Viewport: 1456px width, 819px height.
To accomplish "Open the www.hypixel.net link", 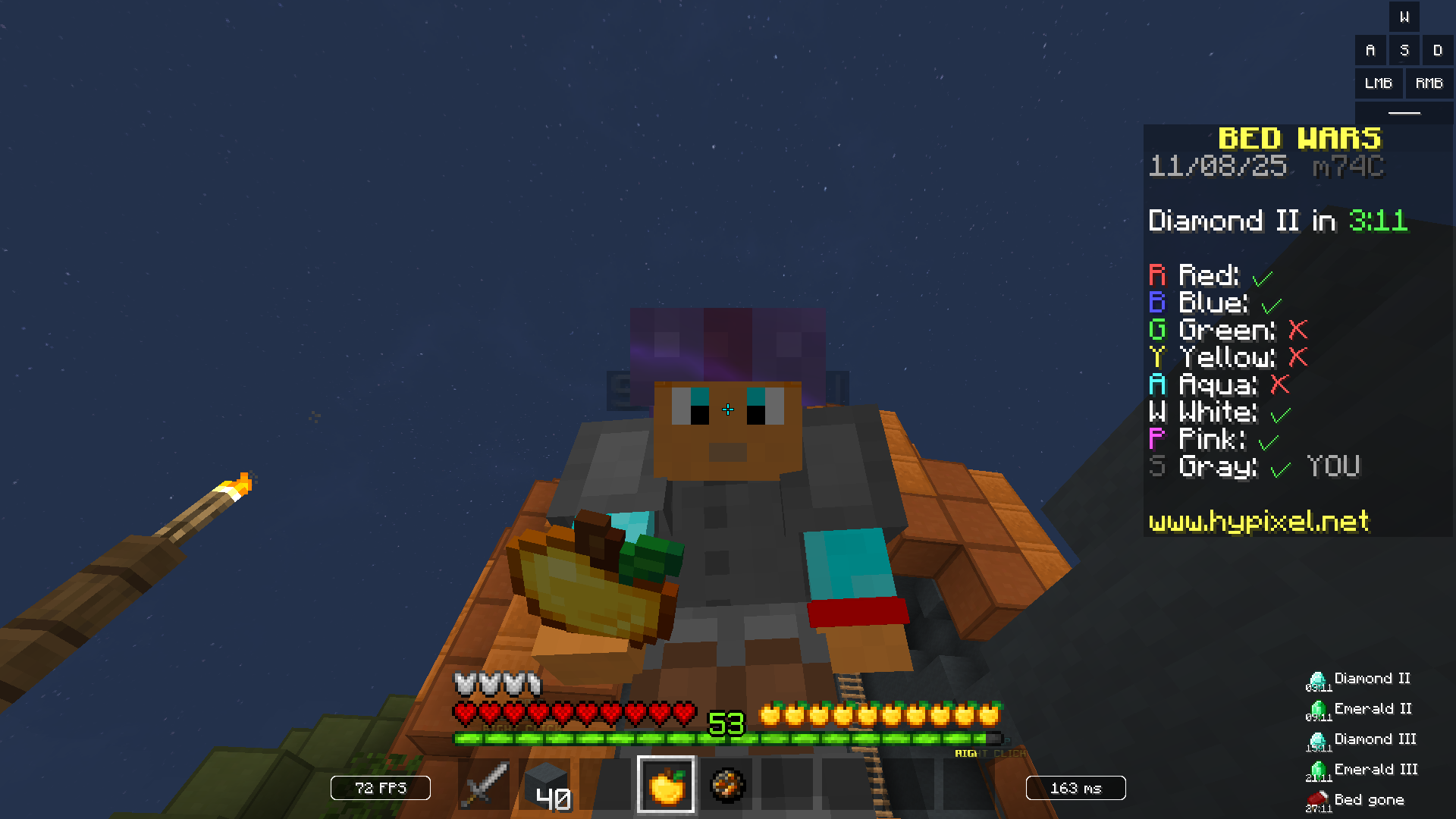I will tap(1258, 521).
